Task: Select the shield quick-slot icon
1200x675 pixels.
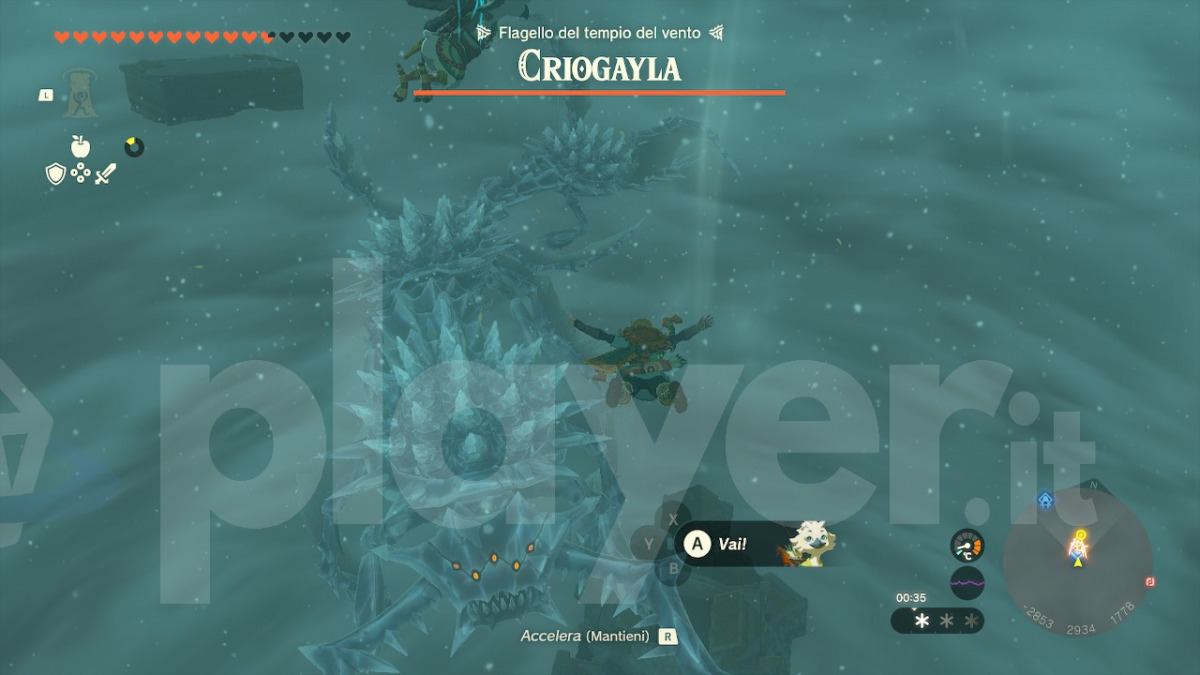Action: click(x=56, y=174)
